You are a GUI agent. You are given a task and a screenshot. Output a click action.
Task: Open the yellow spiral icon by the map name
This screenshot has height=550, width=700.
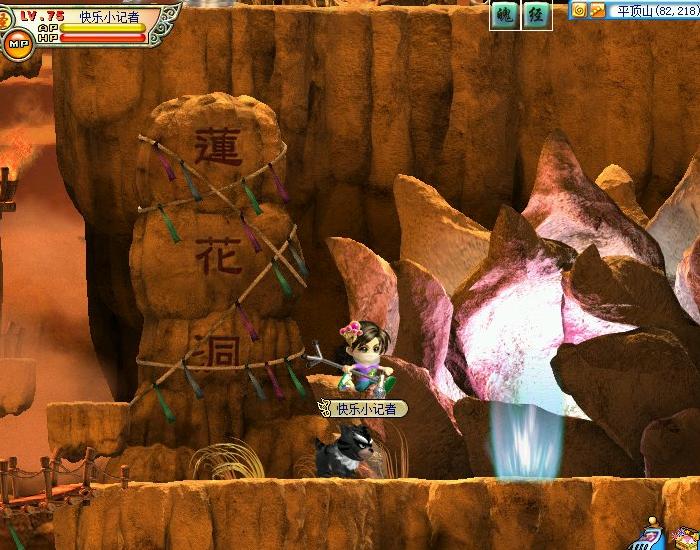(579, 10)
